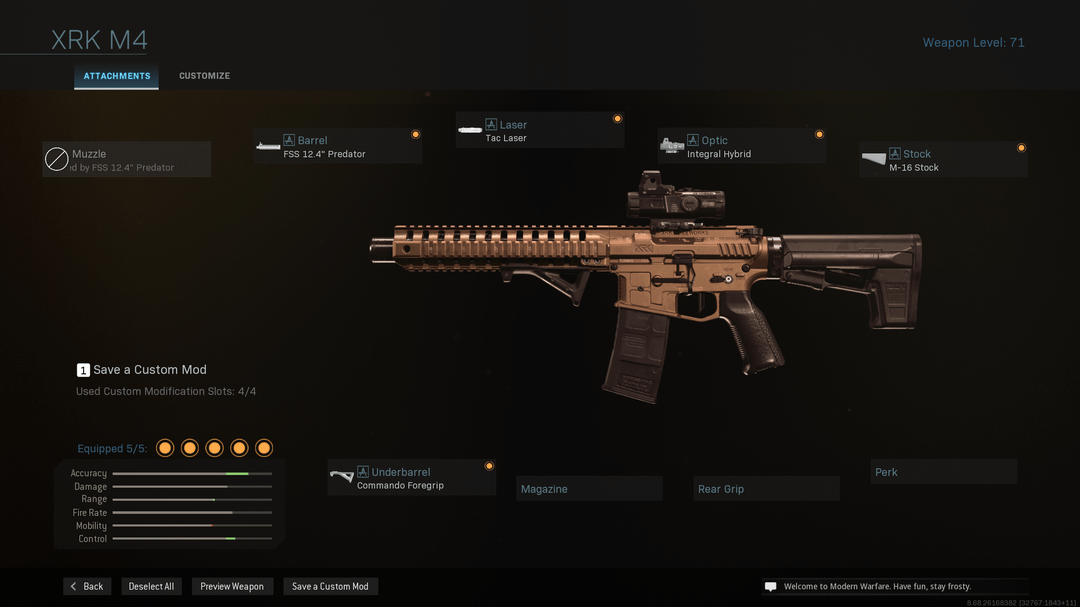Select the Muzzle attachment slot
The width and height of the screenshot is (1080, 607).
126,160
